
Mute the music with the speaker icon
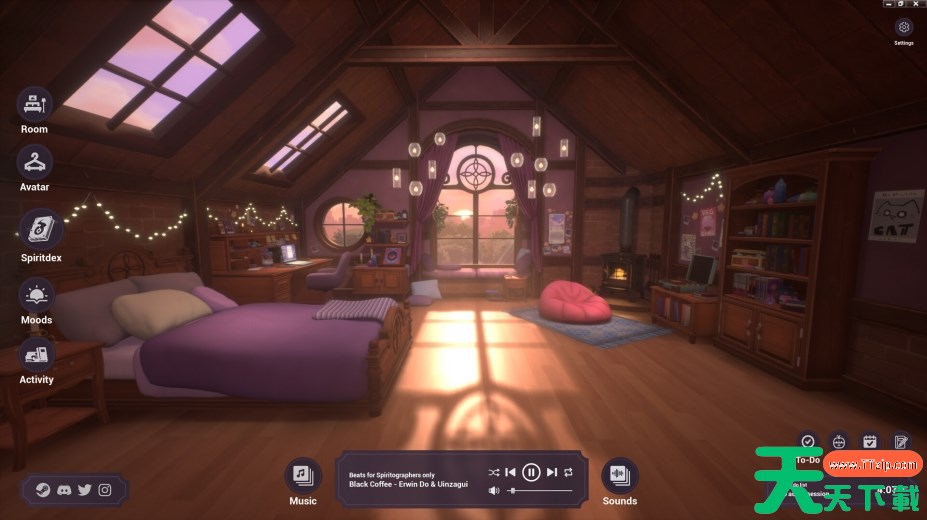pyautogui.click(x=494, y=491)
